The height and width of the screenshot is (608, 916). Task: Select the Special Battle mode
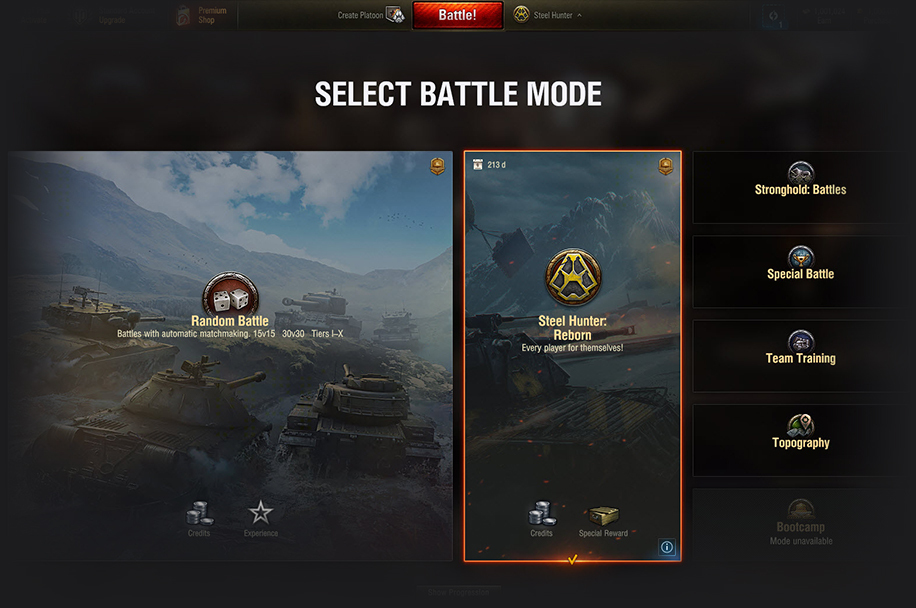pyautogui.click(x=800, y=272)
